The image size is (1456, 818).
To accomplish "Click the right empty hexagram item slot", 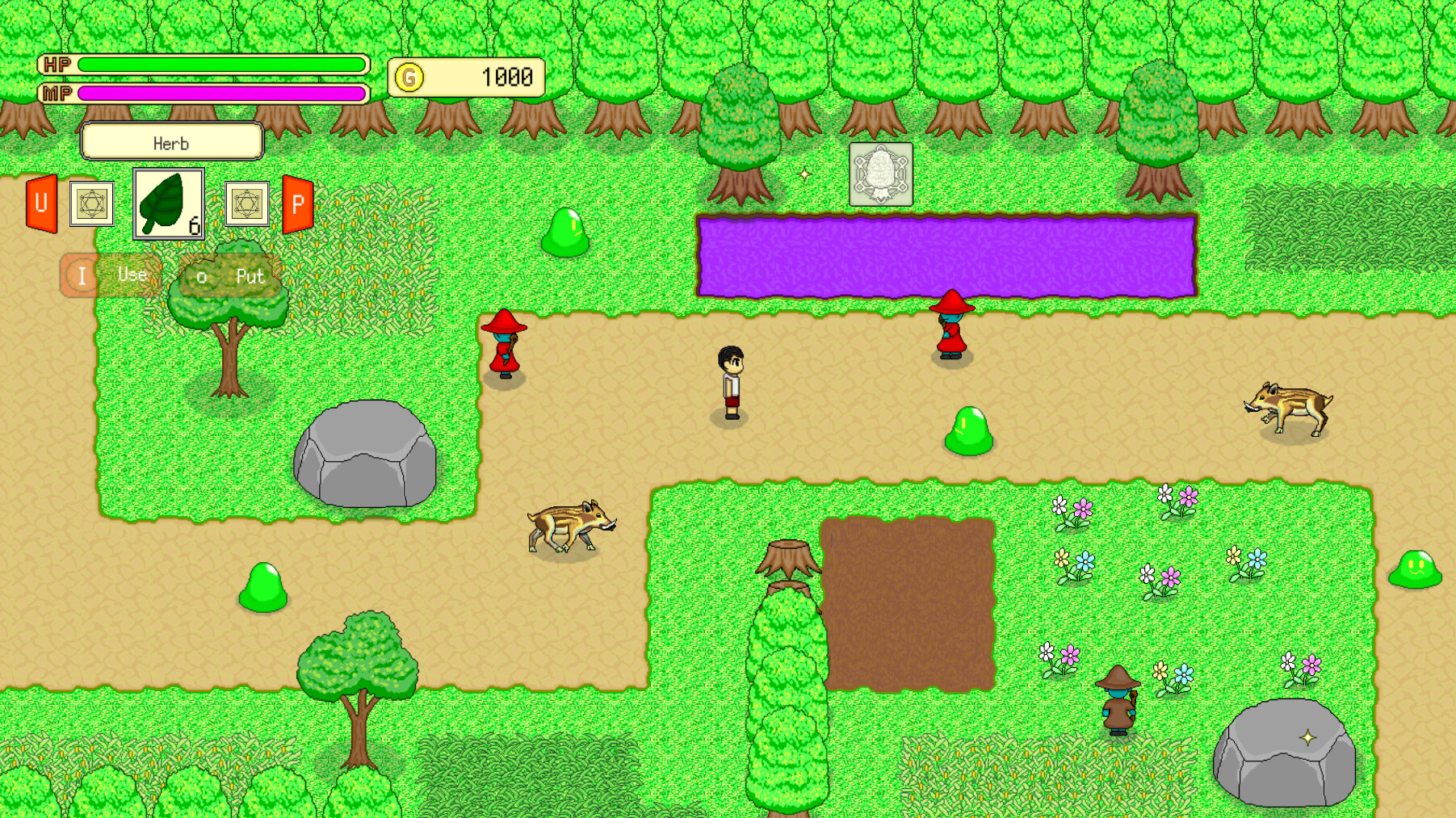I will click(x=246, y=204).
